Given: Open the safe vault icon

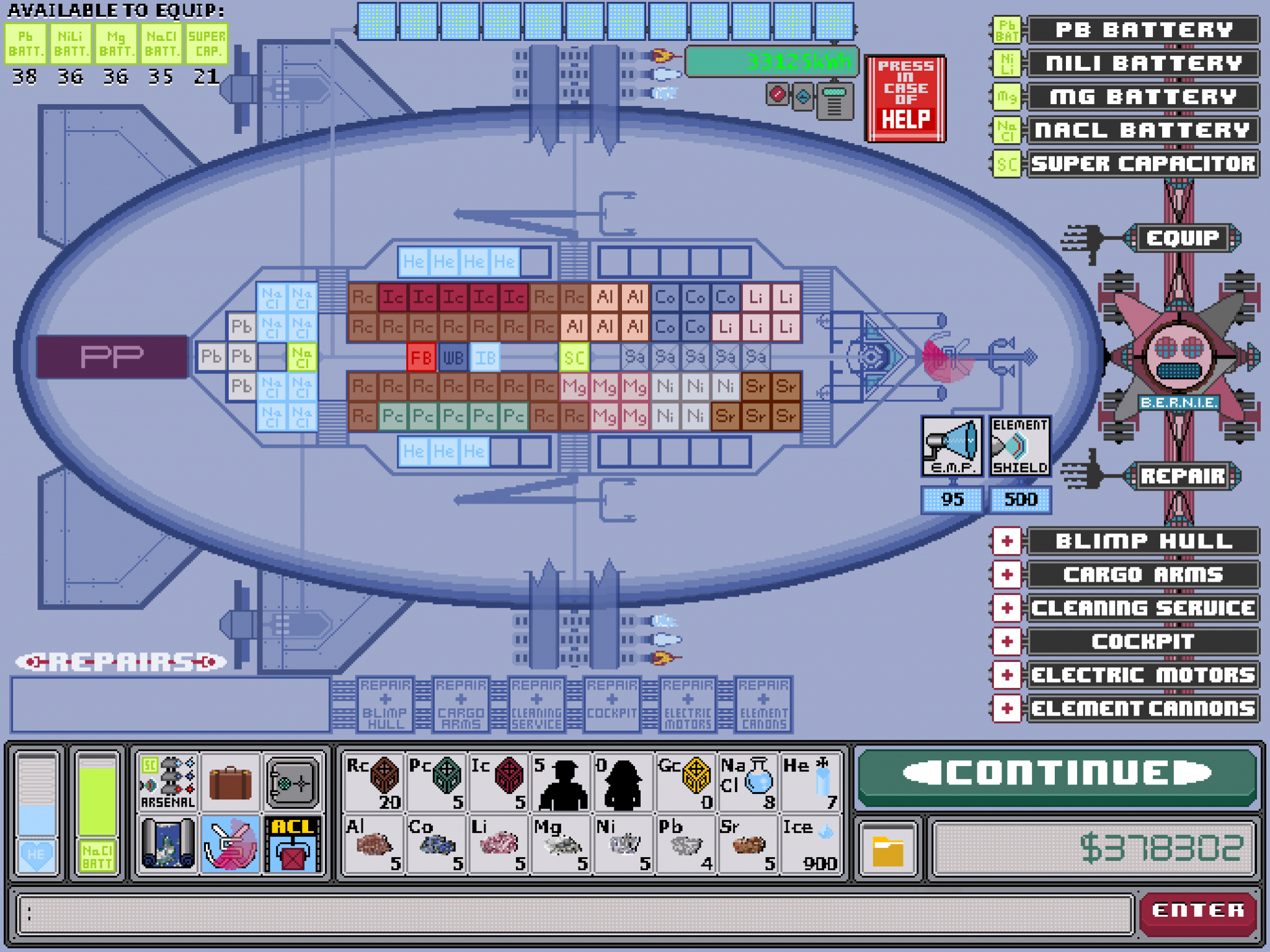Looking at the screenshot, I should pyautogui.click(x=291, y=780).
